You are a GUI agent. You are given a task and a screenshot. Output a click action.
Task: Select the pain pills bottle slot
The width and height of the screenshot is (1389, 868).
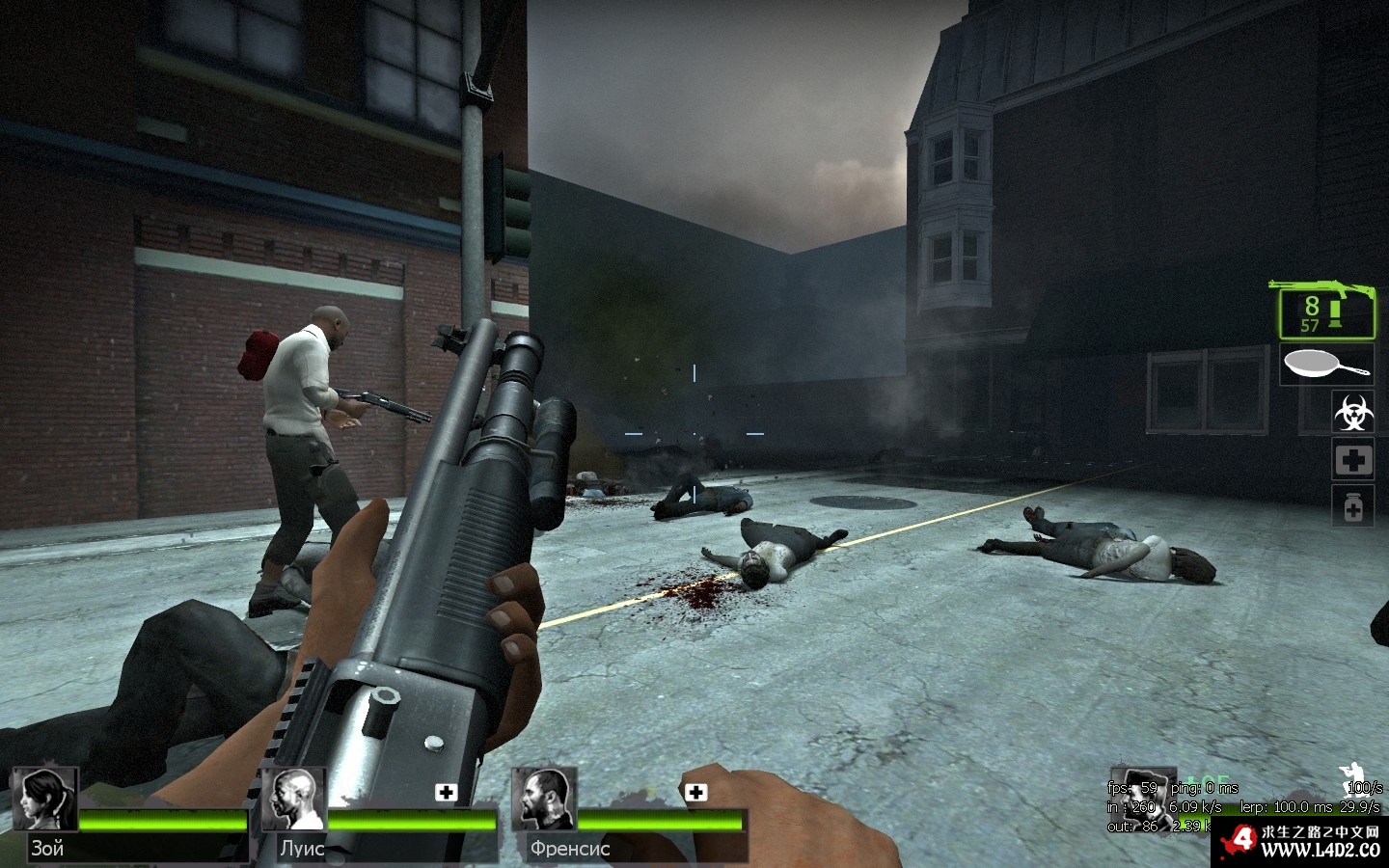[x=1352, y=506]
